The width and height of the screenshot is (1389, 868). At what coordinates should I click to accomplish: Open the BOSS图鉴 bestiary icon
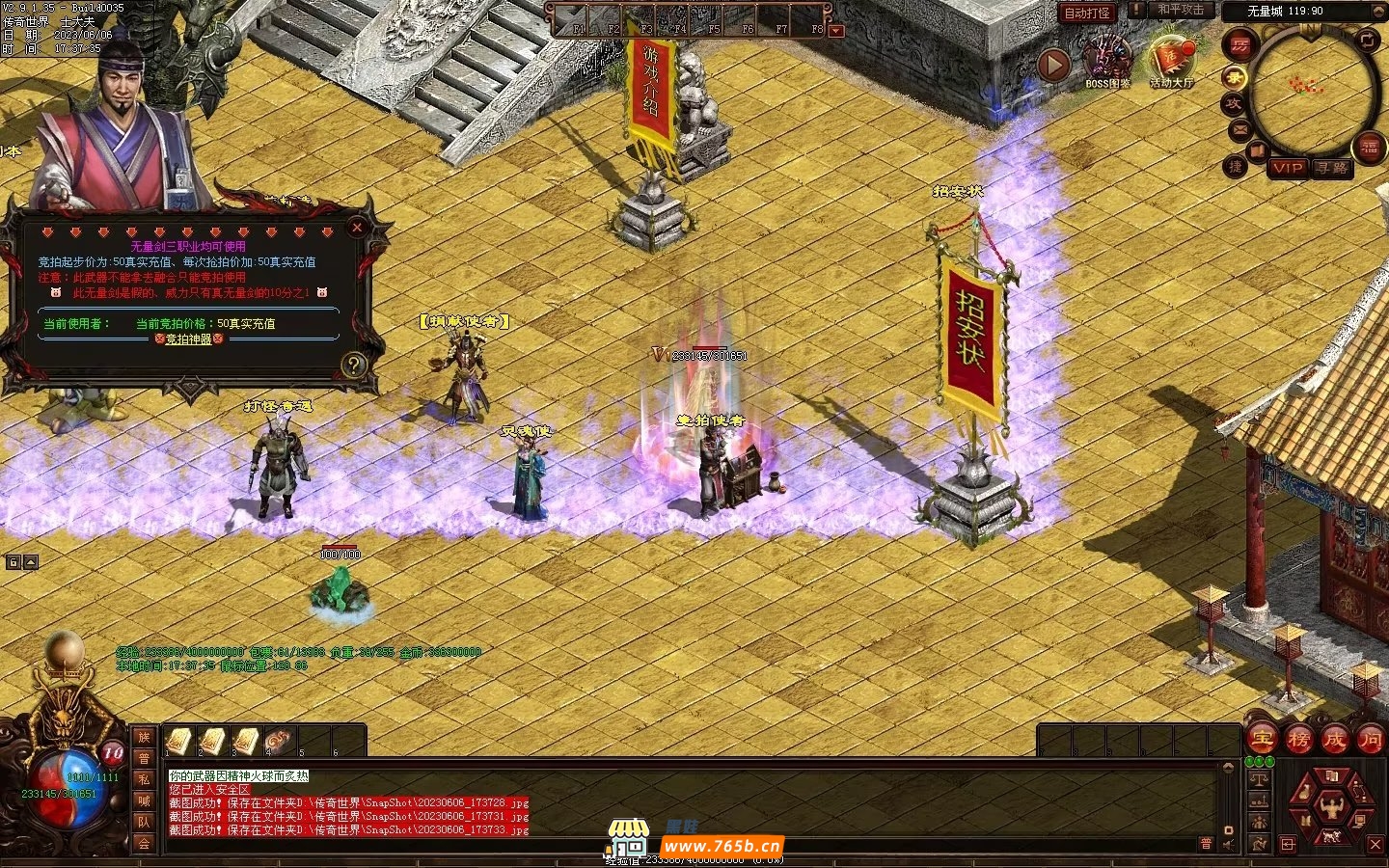click(x=1107, y=62)
